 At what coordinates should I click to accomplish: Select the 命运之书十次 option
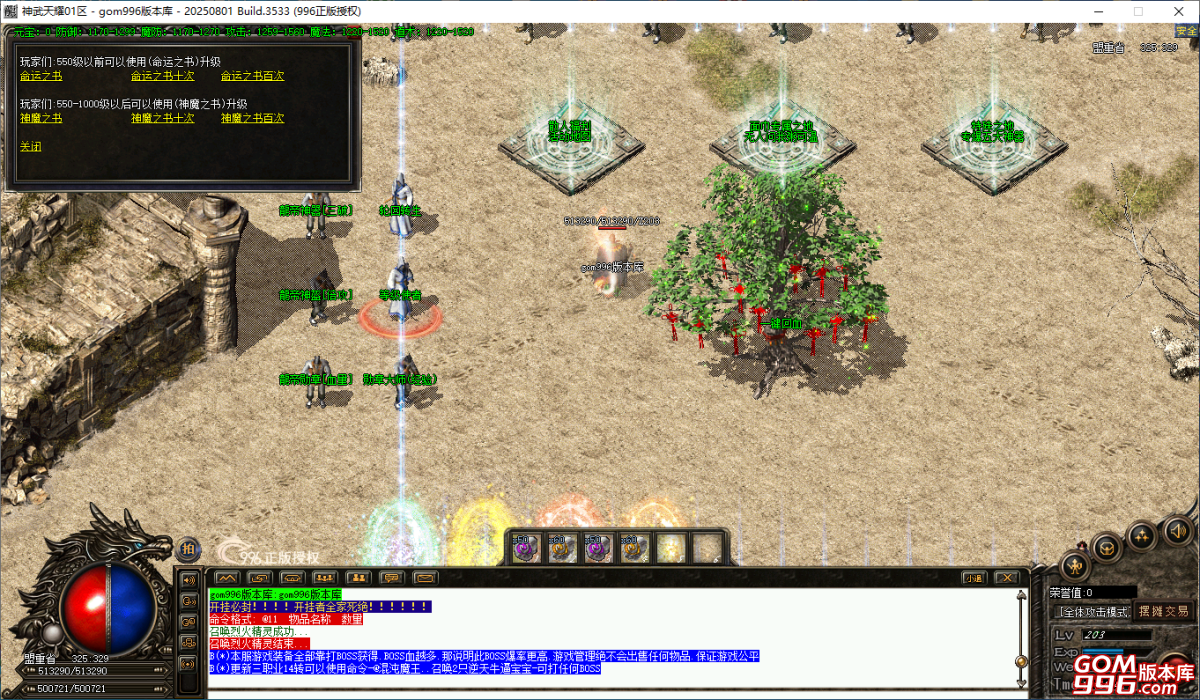[x=162, y=76]
